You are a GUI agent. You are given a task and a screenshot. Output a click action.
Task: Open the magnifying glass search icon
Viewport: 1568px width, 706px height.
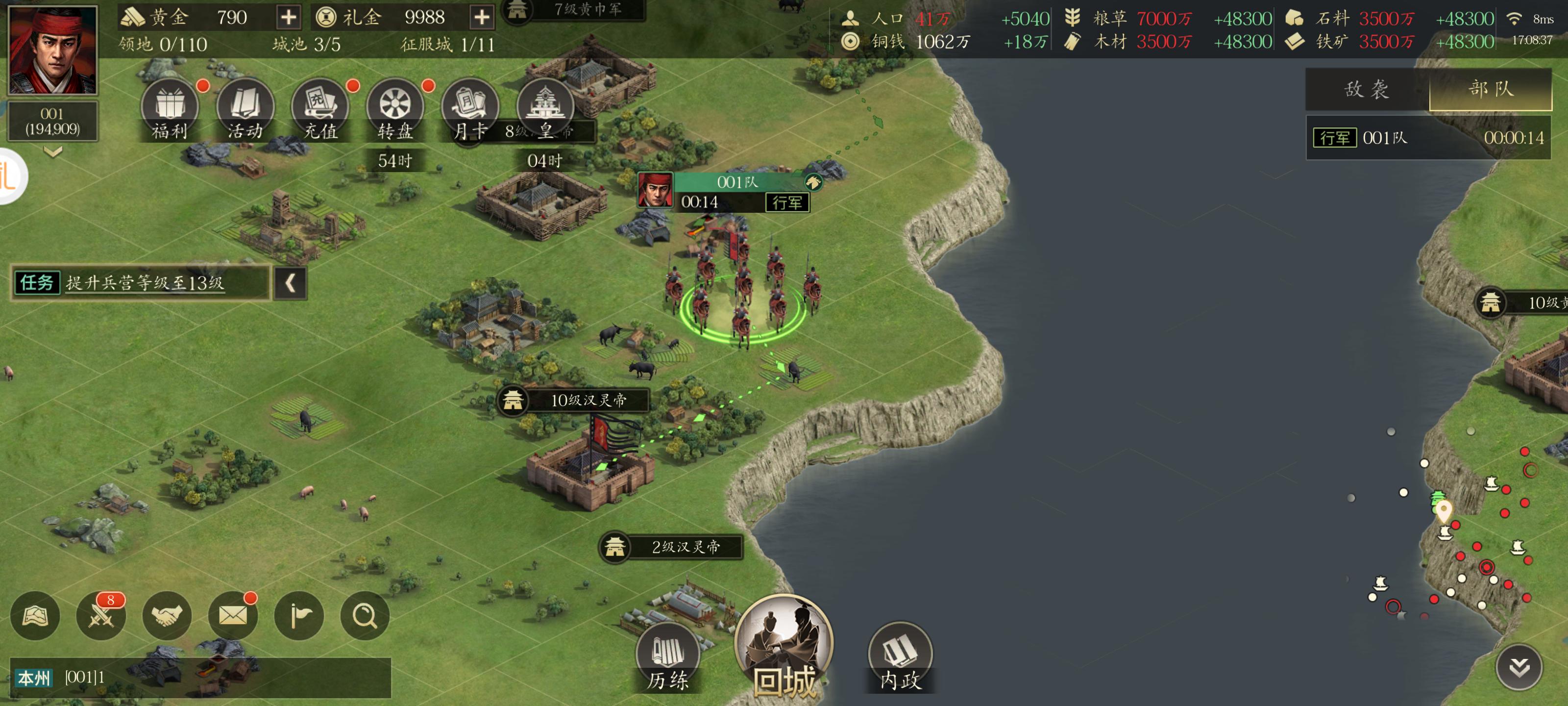click(x=365, y=616)
